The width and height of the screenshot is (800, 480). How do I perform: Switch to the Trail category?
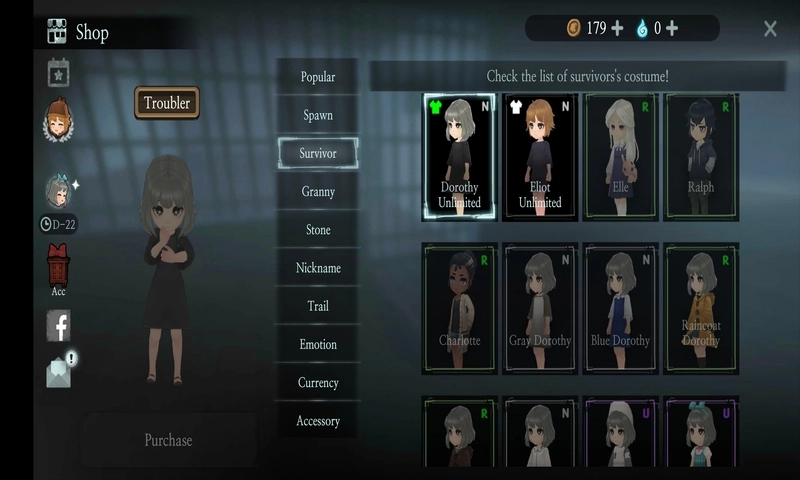(318, 306)
